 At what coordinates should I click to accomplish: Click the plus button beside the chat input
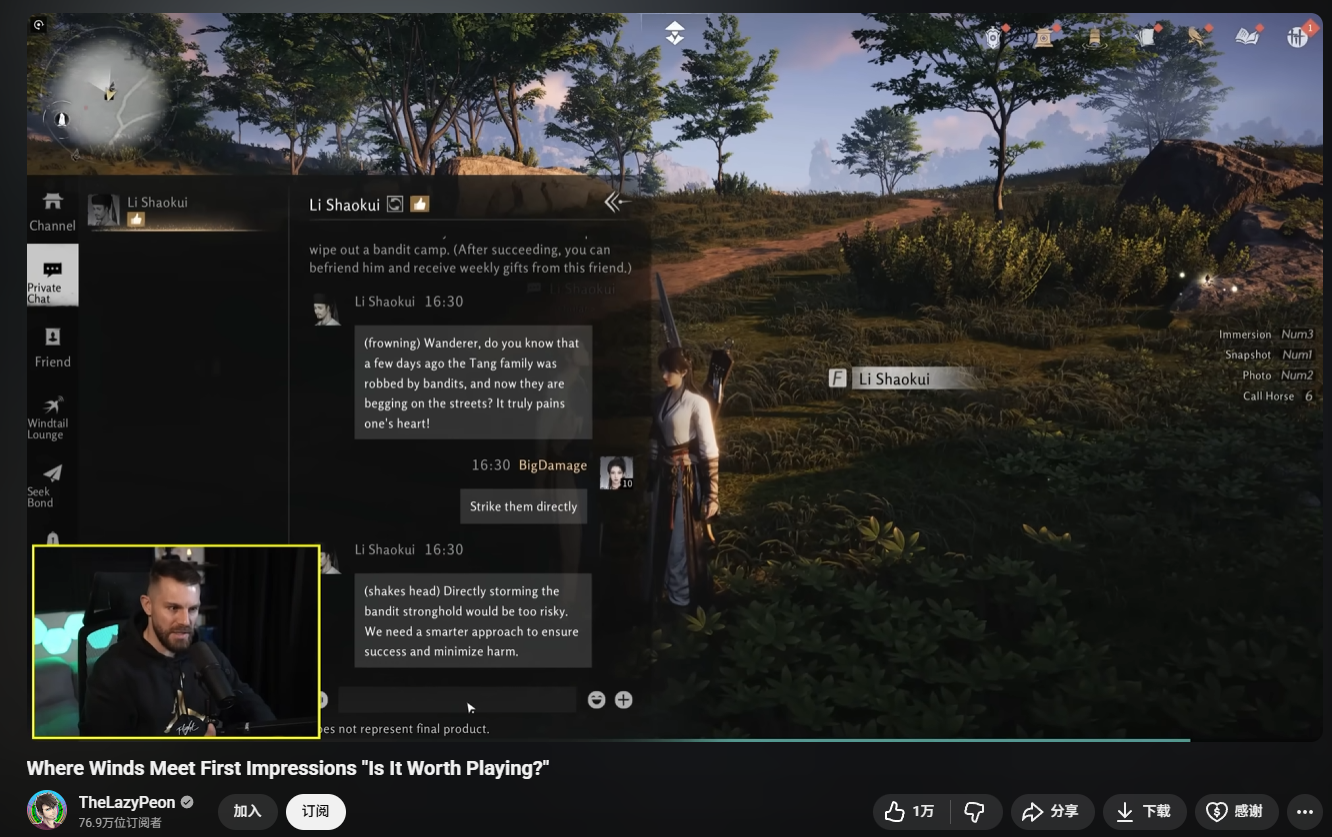pyautogui.click(x=623, y=700)
